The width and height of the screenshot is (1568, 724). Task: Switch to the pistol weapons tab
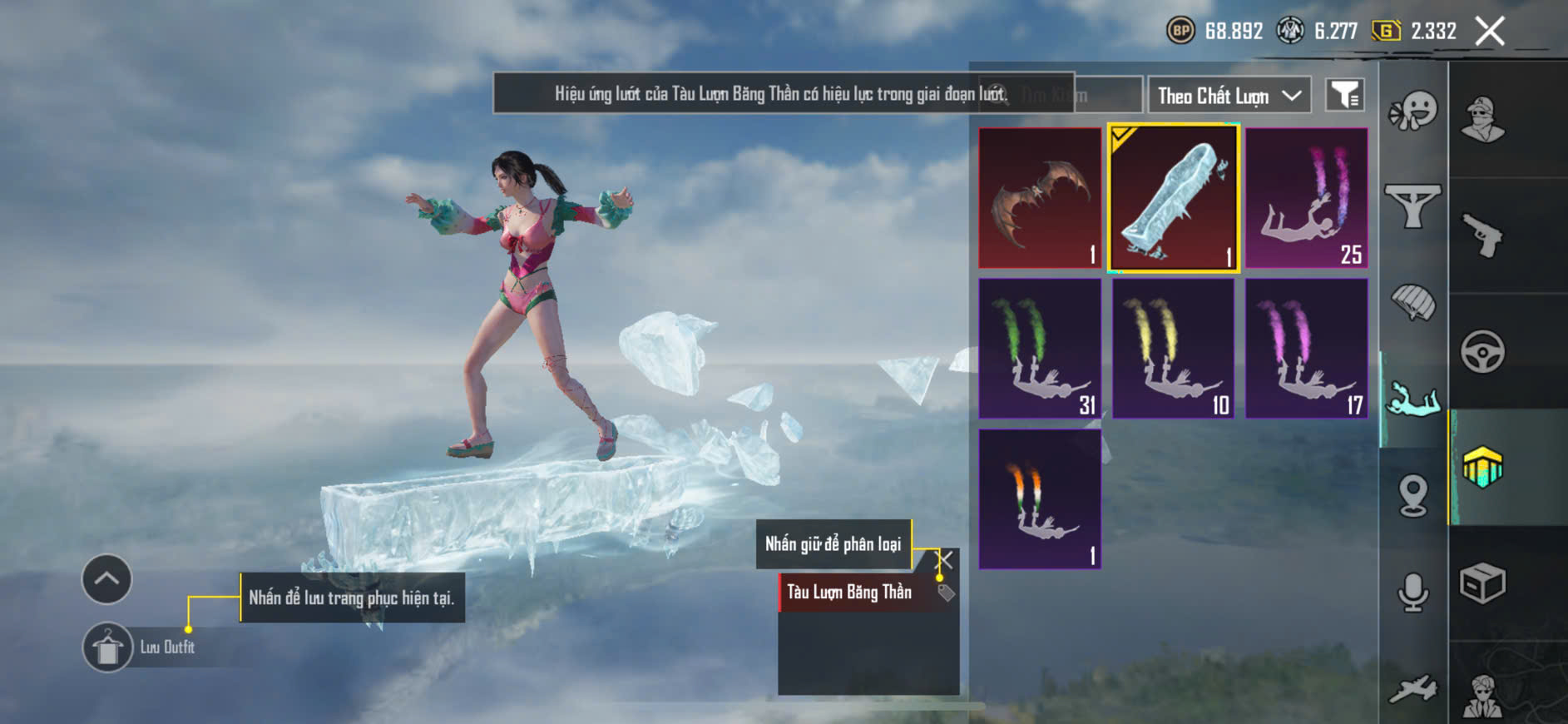(1482, 236)
